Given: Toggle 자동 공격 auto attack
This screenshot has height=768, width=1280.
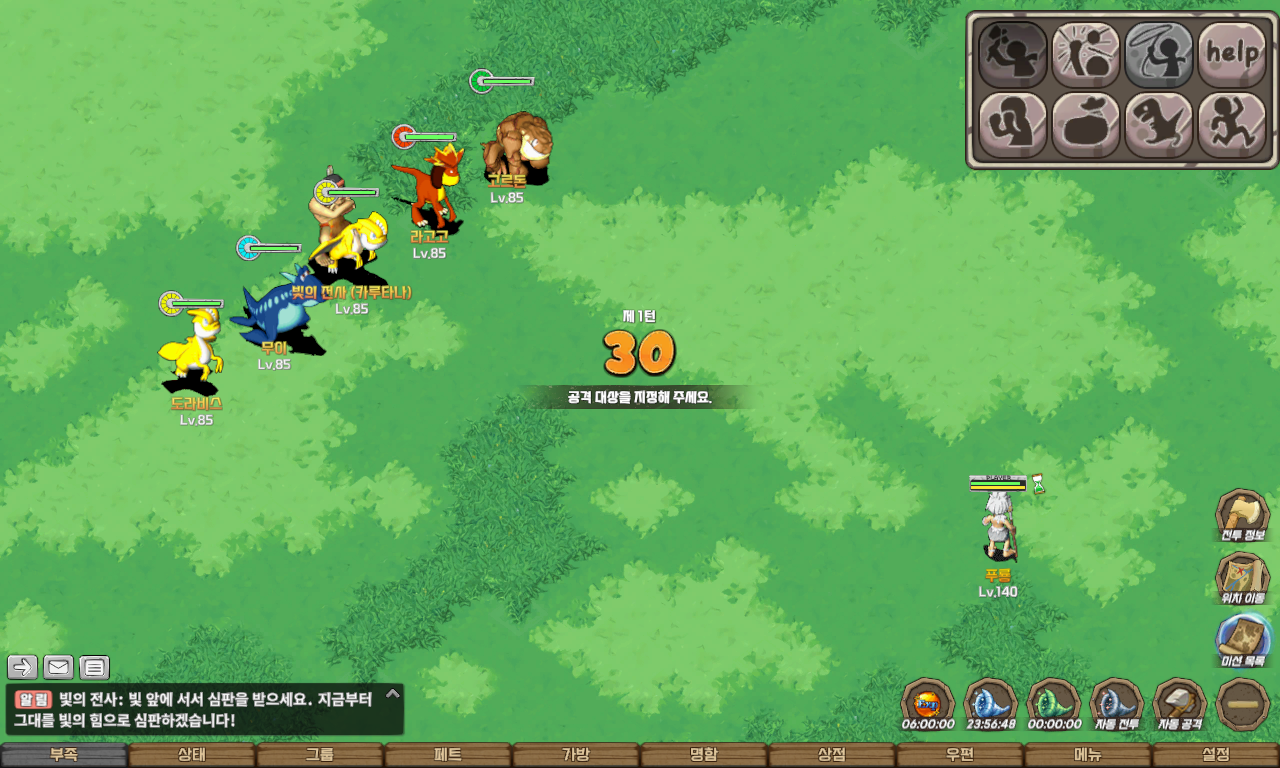Looking at the screenshot, I should pyautogui.click(x=1180, y=703).
